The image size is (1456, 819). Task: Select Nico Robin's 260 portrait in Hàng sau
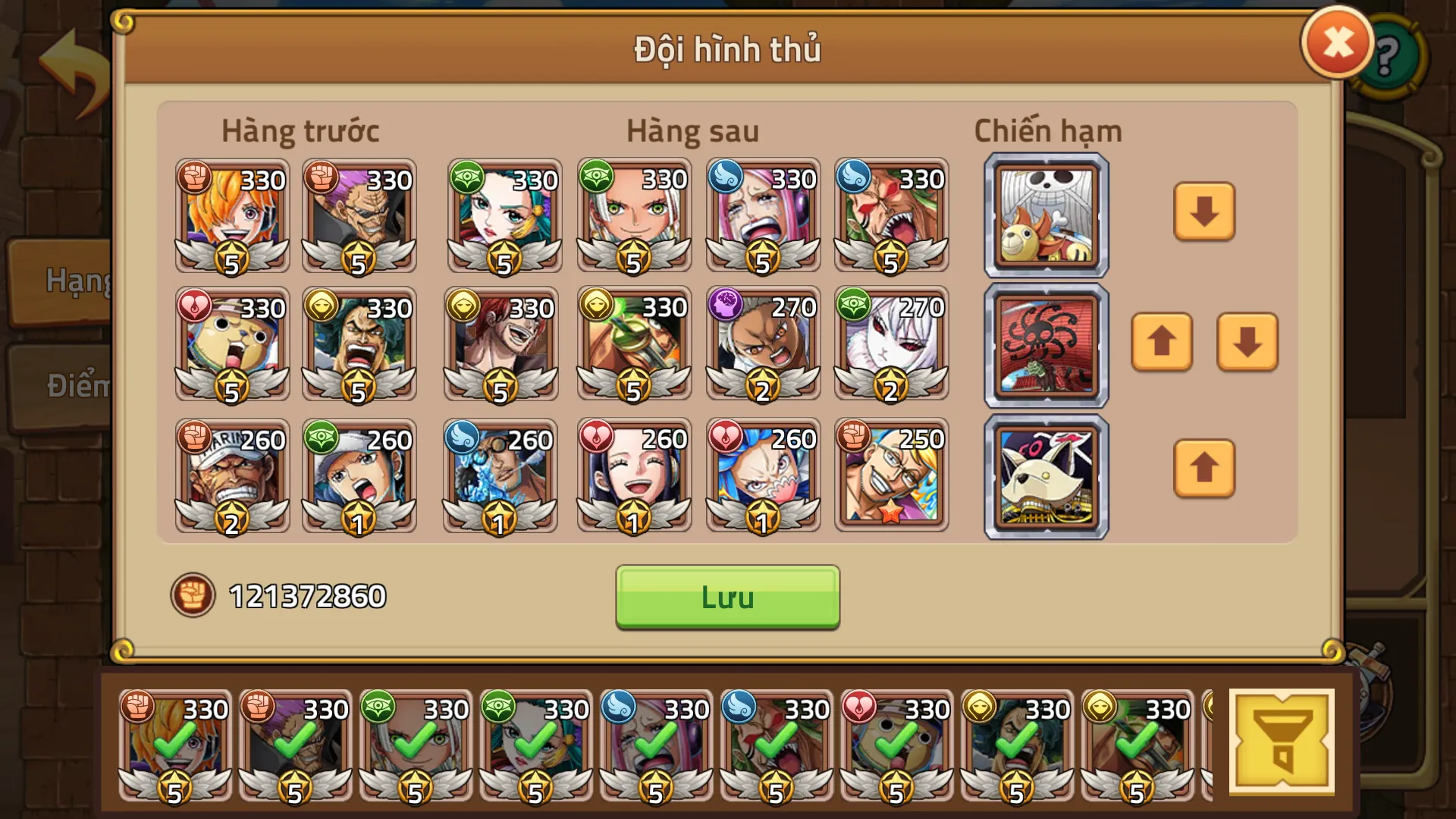[633, 476]
